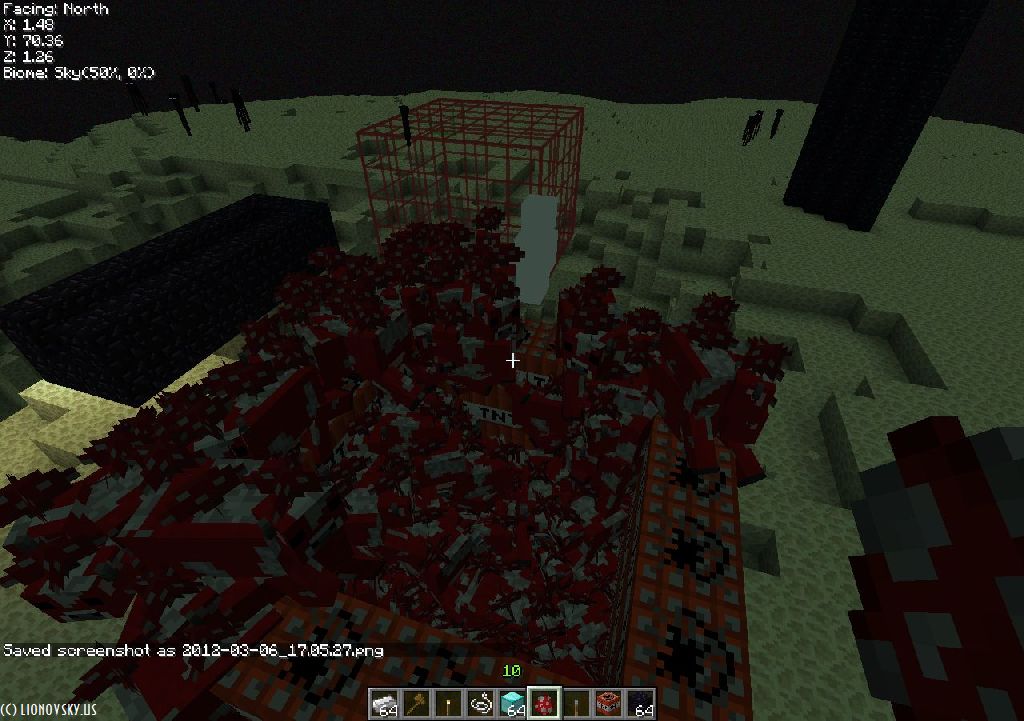Select the diamond block stack

click(x=512, y=704)
